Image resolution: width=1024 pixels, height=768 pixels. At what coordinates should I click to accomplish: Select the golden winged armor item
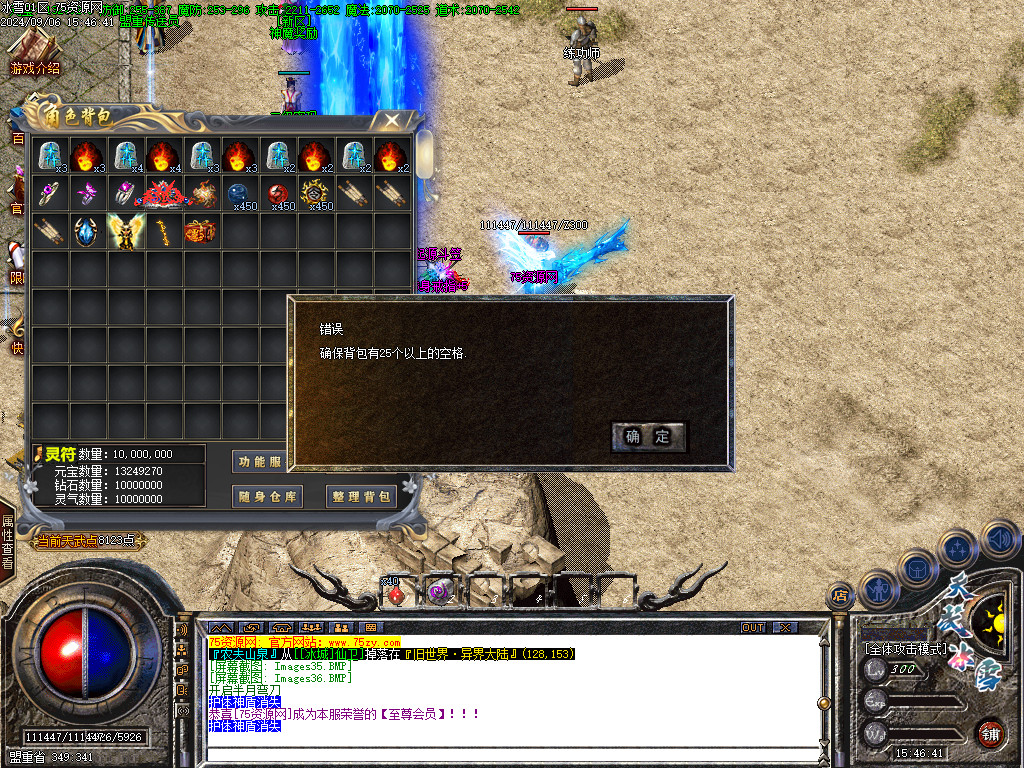[x=126, y=232]
